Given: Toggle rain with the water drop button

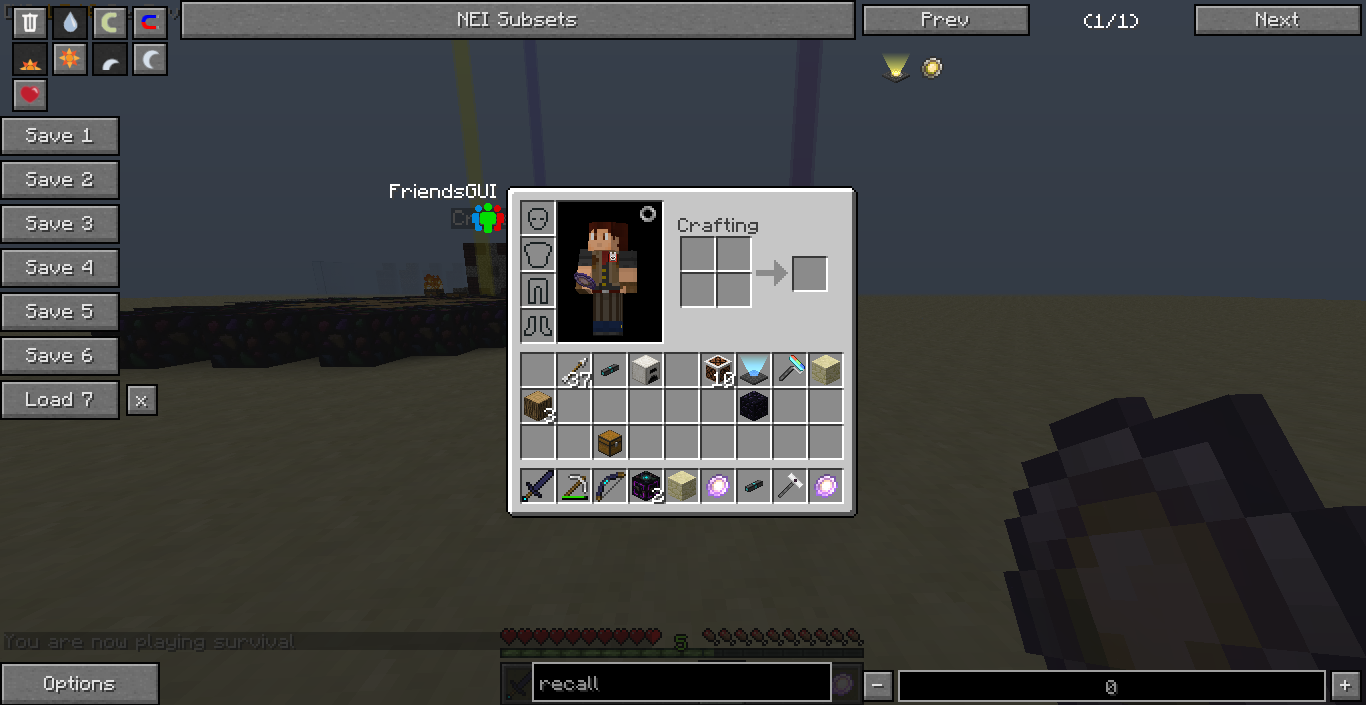Looking at the screenshot, I should pyautogui.click(x=70, y=23).
